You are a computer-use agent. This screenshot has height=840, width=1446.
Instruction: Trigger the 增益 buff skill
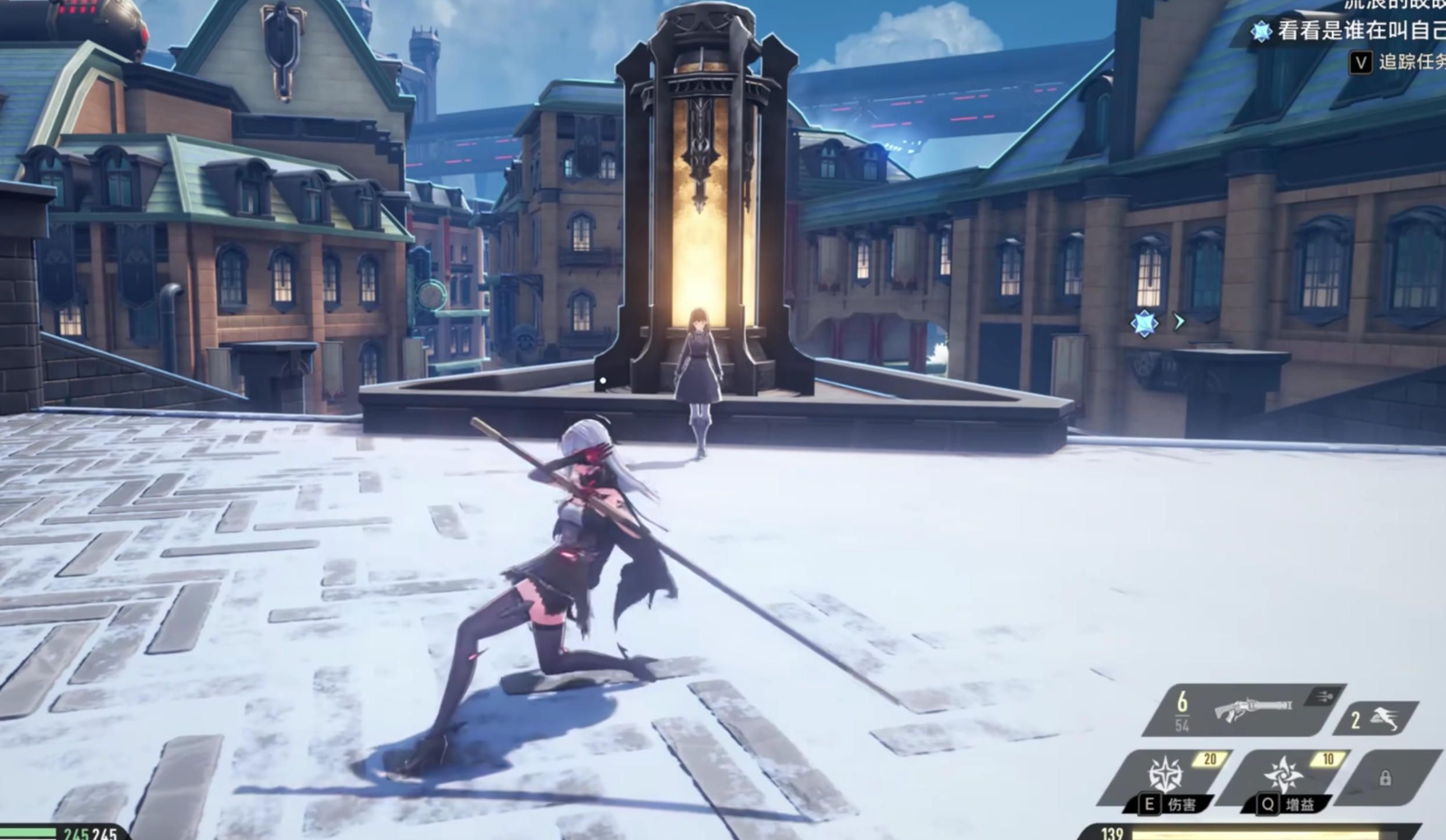click(x=1284, y=776)
